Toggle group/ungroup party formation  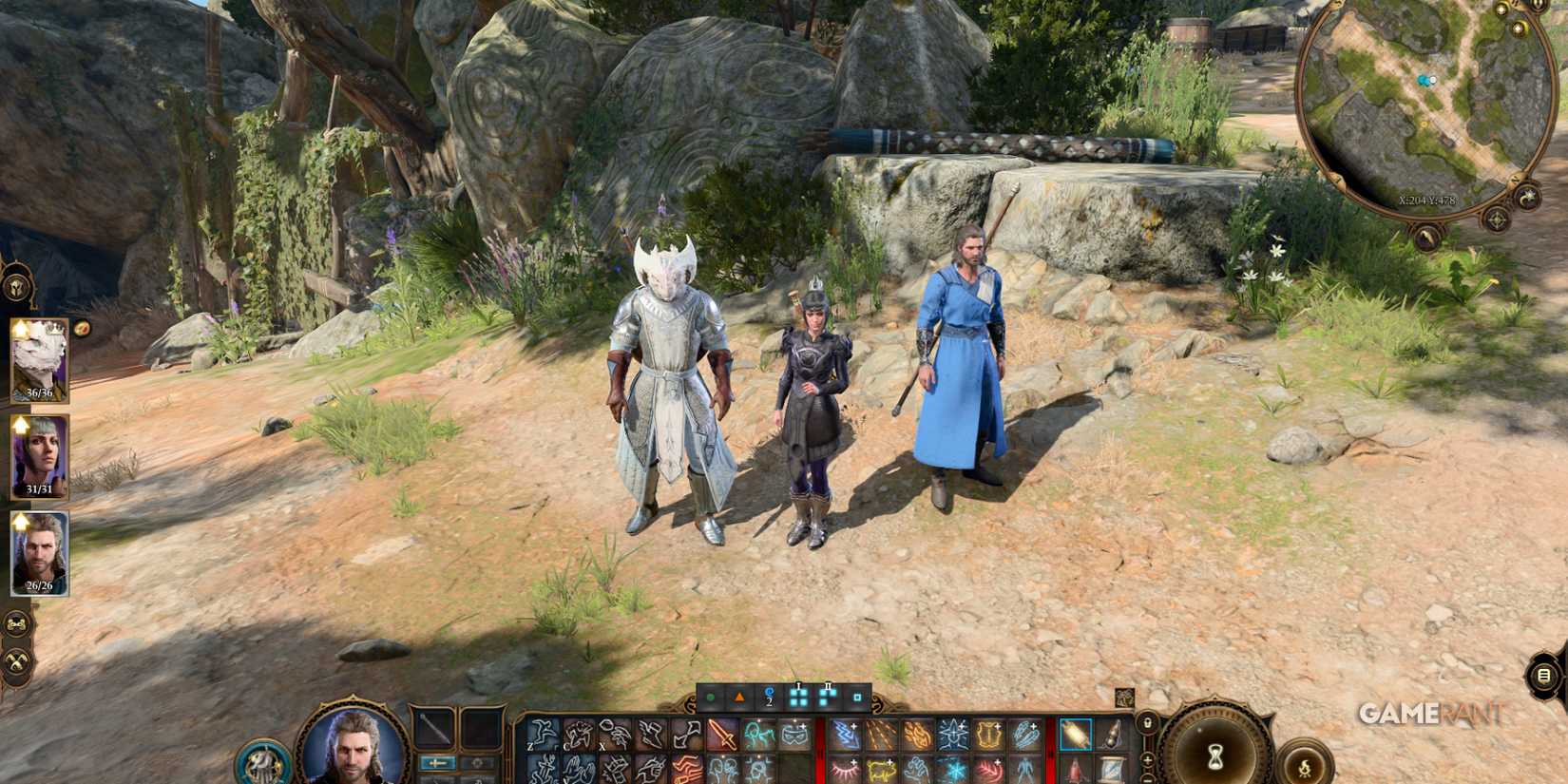tap(16, 621)
